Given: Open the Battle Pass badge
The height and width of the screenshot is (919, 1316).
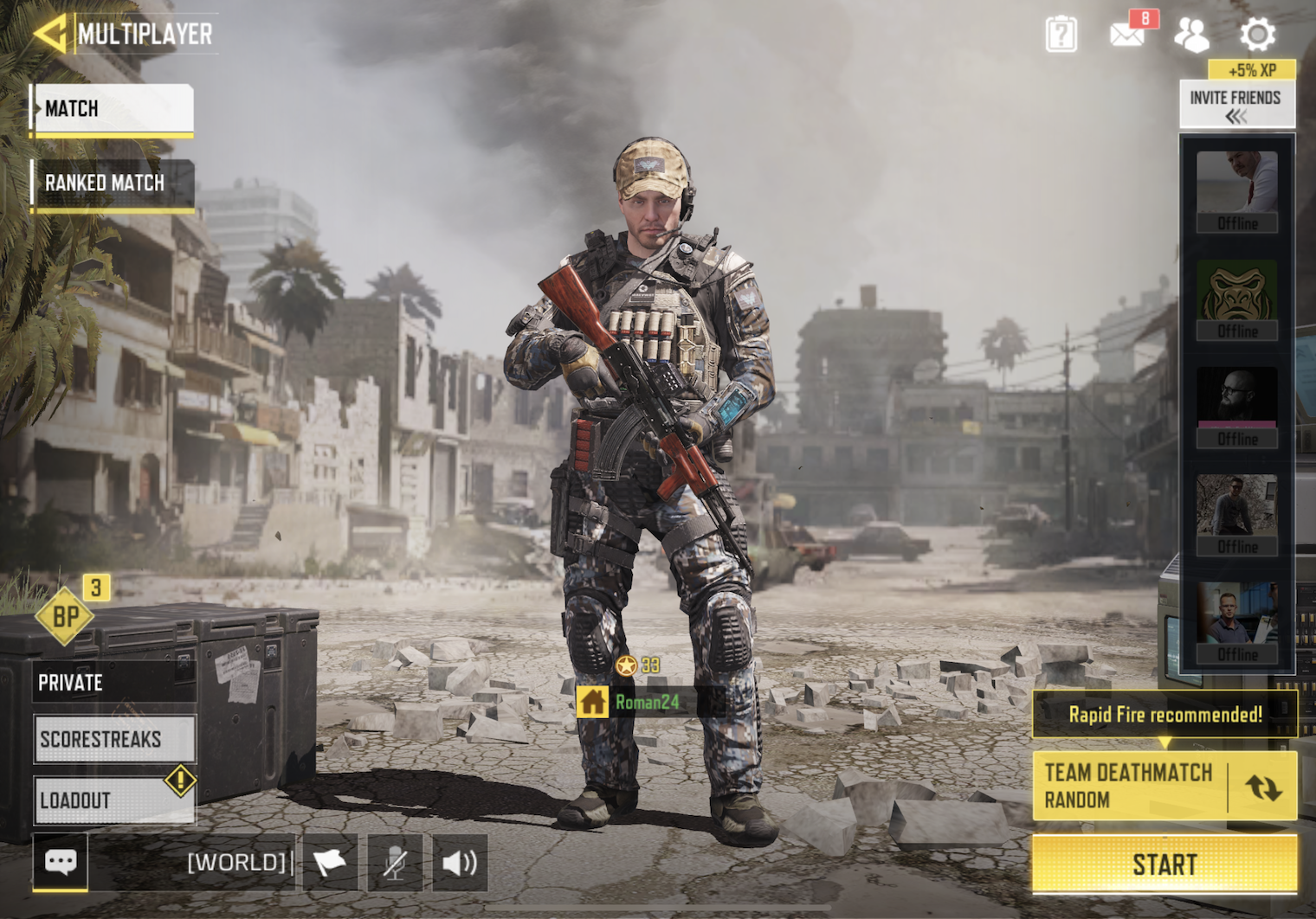Looking at the screenshot, I should tap(67, 615).
